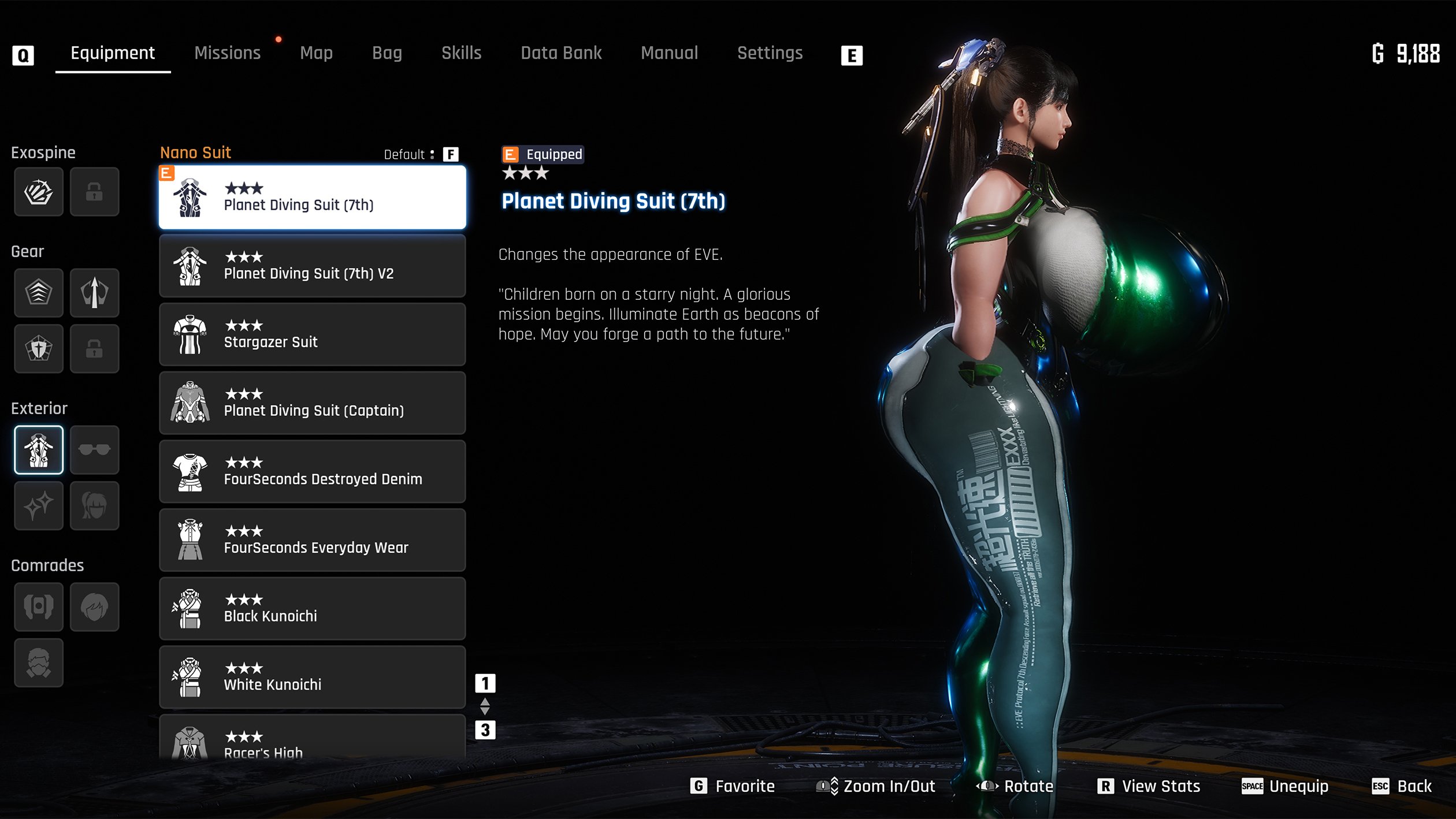Select Planet Diving Suit (Captain)
The image size is (1456, 819).
pos(312,403)
